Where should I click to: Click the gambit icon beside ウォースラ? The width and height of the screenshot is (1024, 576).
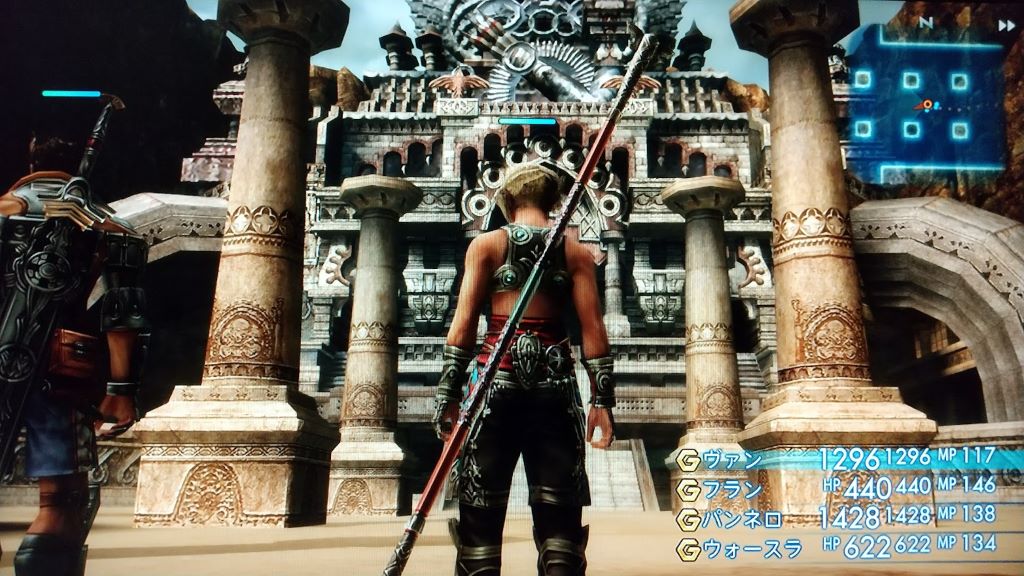click(688, 548)
